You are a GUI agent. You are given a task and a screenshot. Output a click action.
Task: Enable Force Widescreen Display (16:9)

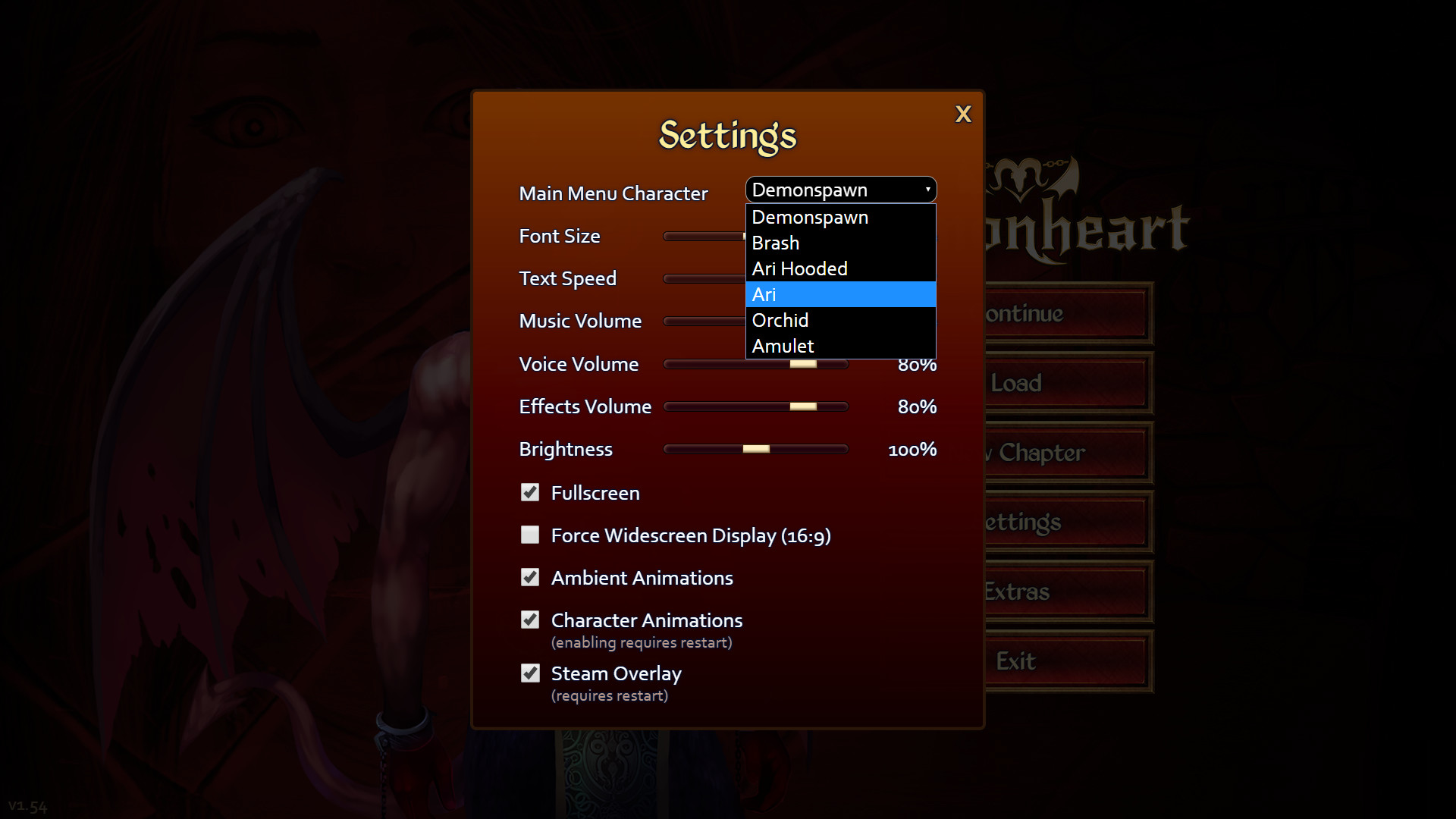click(x=530, y=535)
